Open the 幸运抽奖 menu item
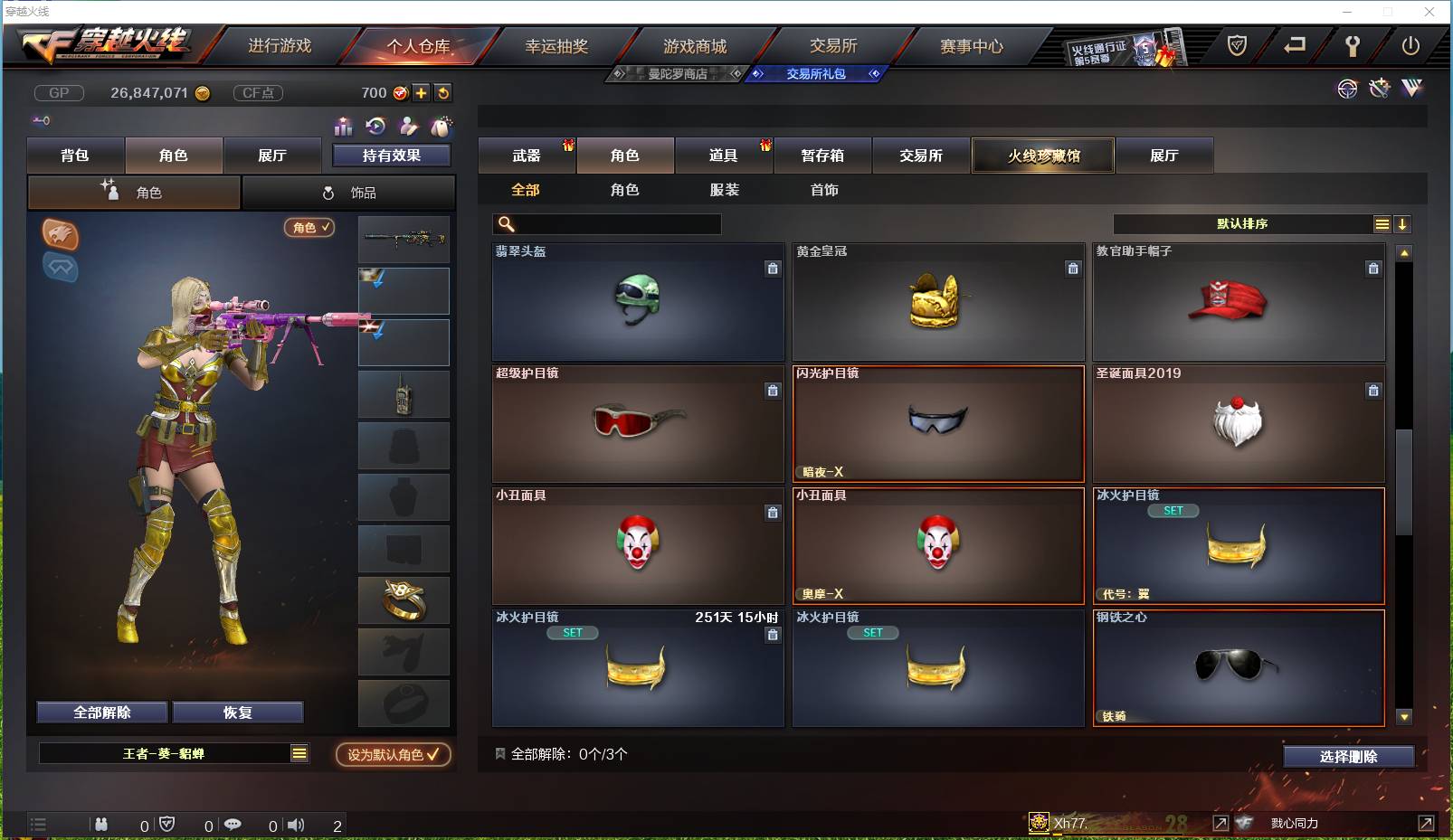The image size is (1453, 840). point(556,44)
